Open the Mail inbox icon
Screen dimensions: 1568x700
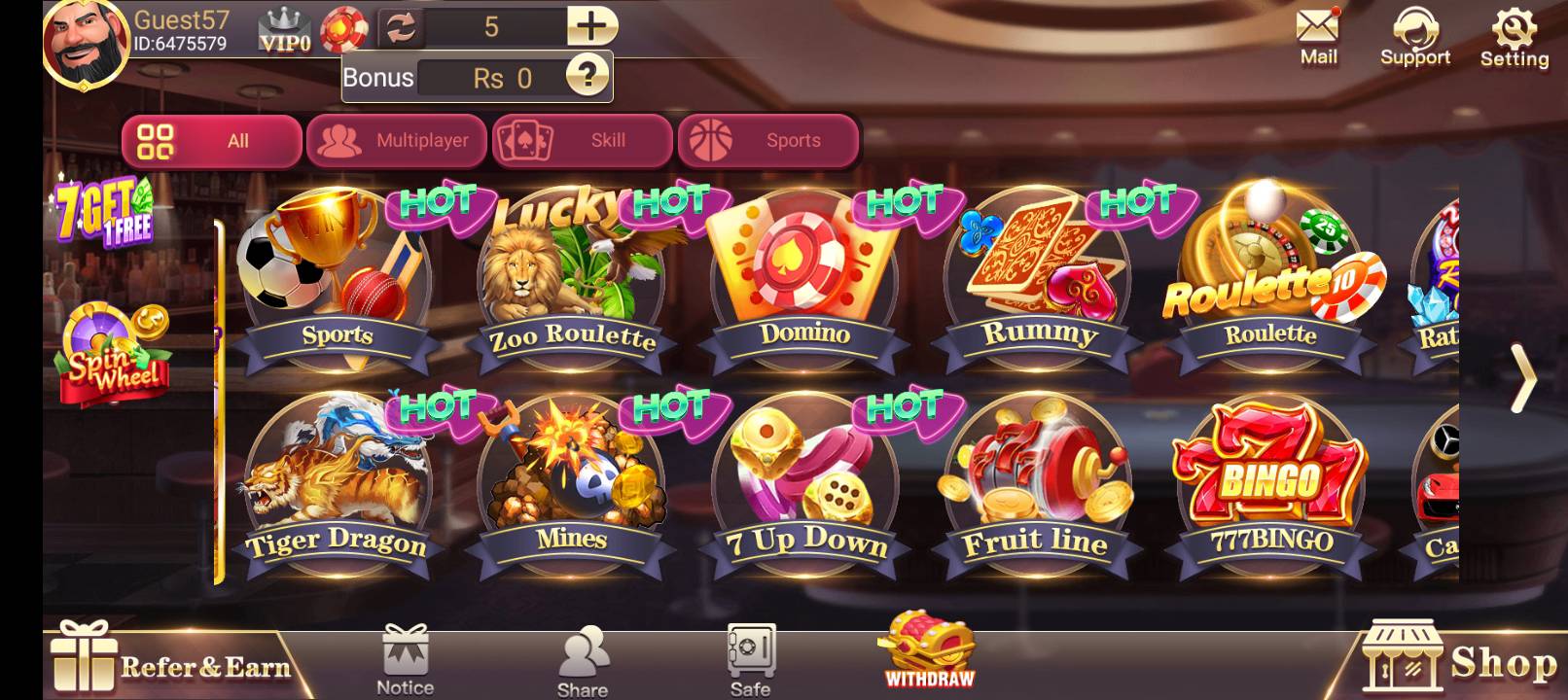pyautogui.click(x=1319, y=29)
